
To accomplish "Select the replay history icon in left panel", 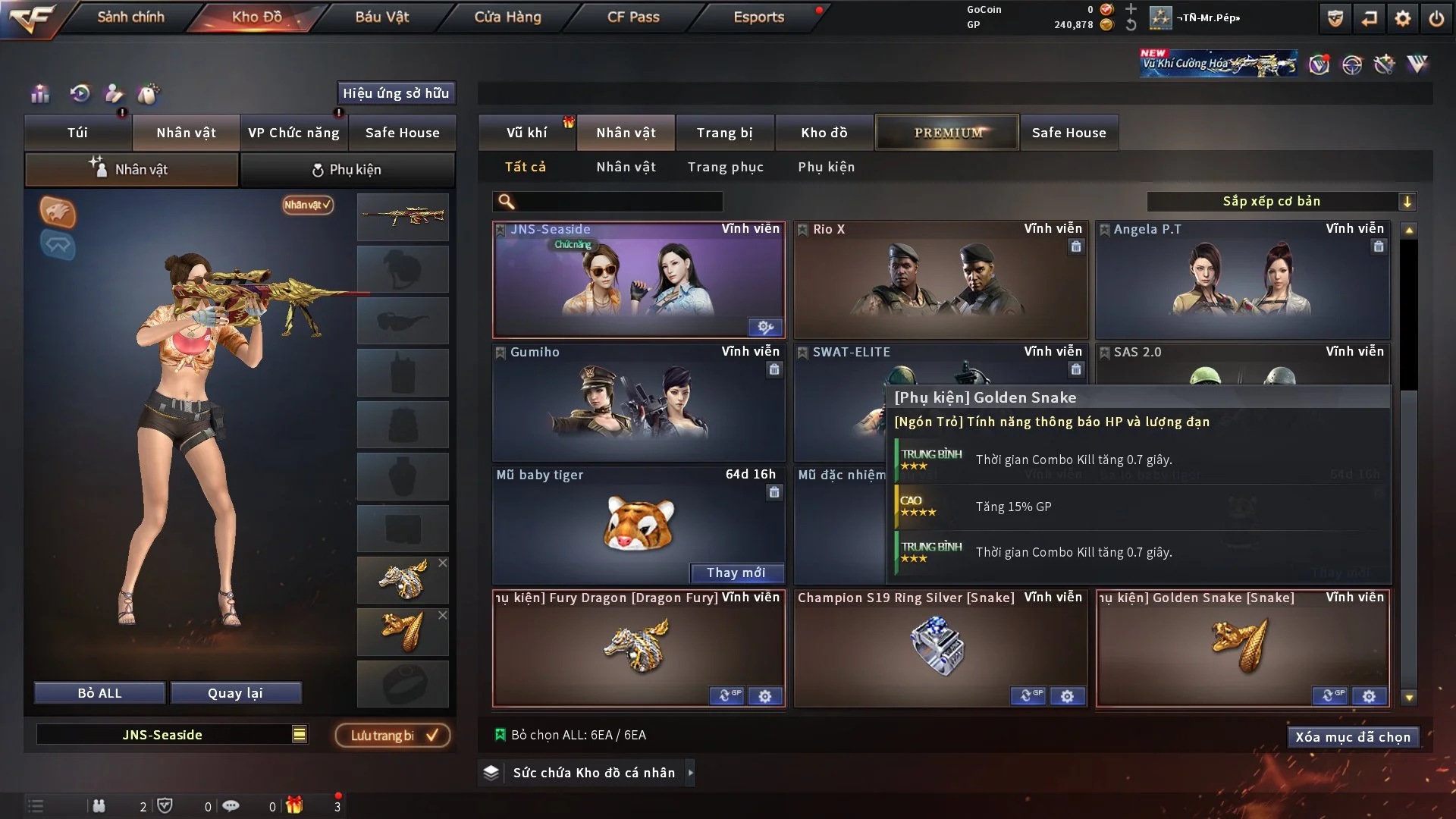I will click(x=79, y=94).
